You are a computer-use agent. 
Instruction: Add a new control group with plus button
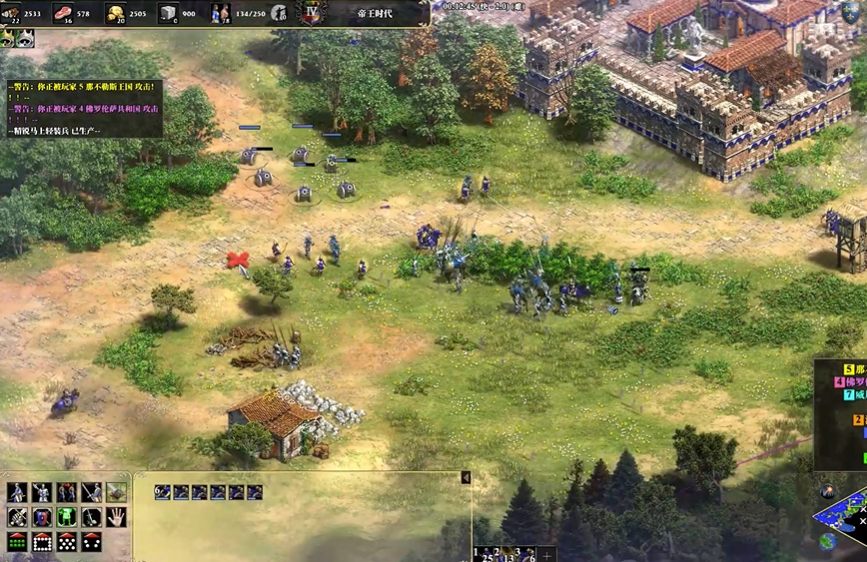pos(546,555)
